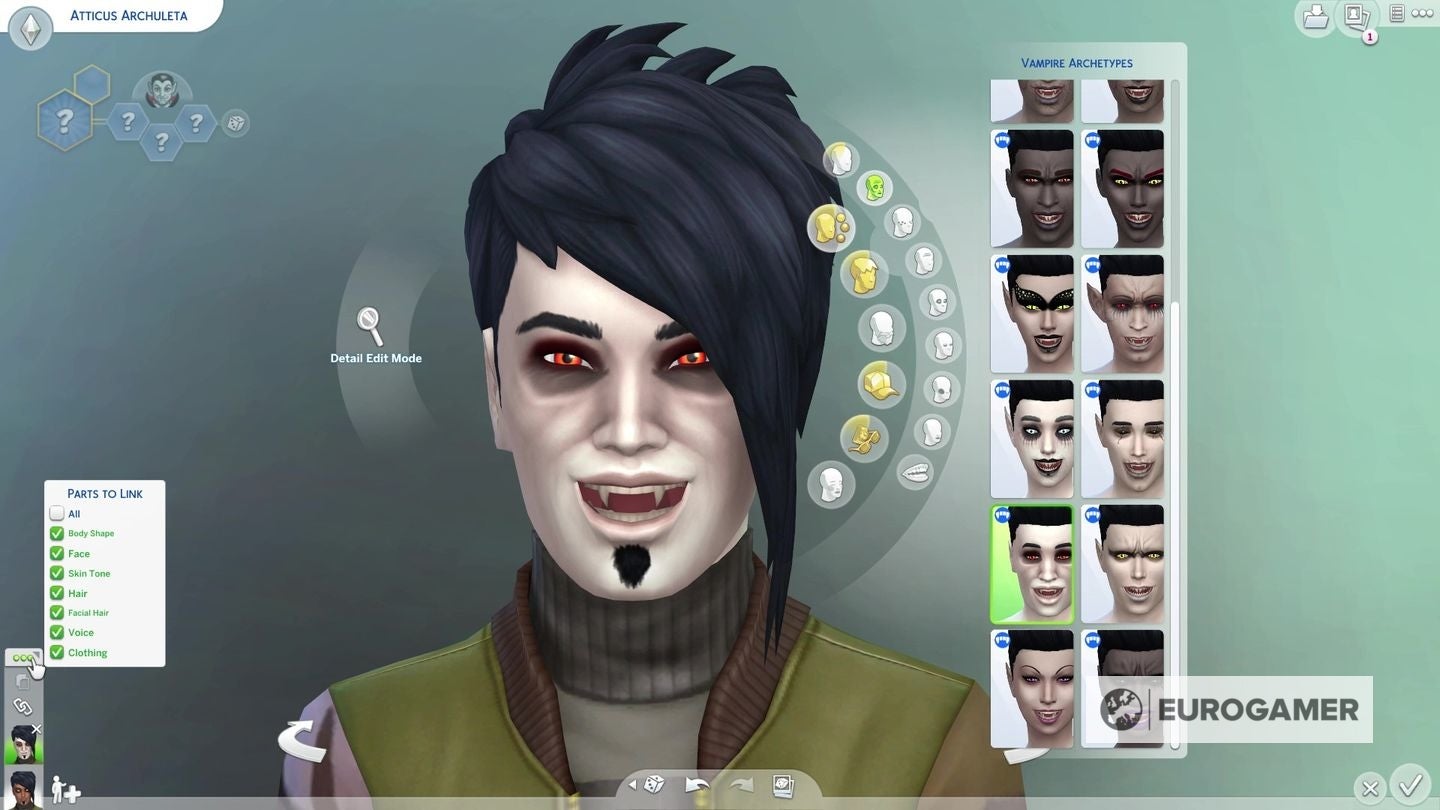The height and width of the screenshot is (810, 1440).
Task: Expand the green-dots Parts to Link button
Action: tap(23, 657)
